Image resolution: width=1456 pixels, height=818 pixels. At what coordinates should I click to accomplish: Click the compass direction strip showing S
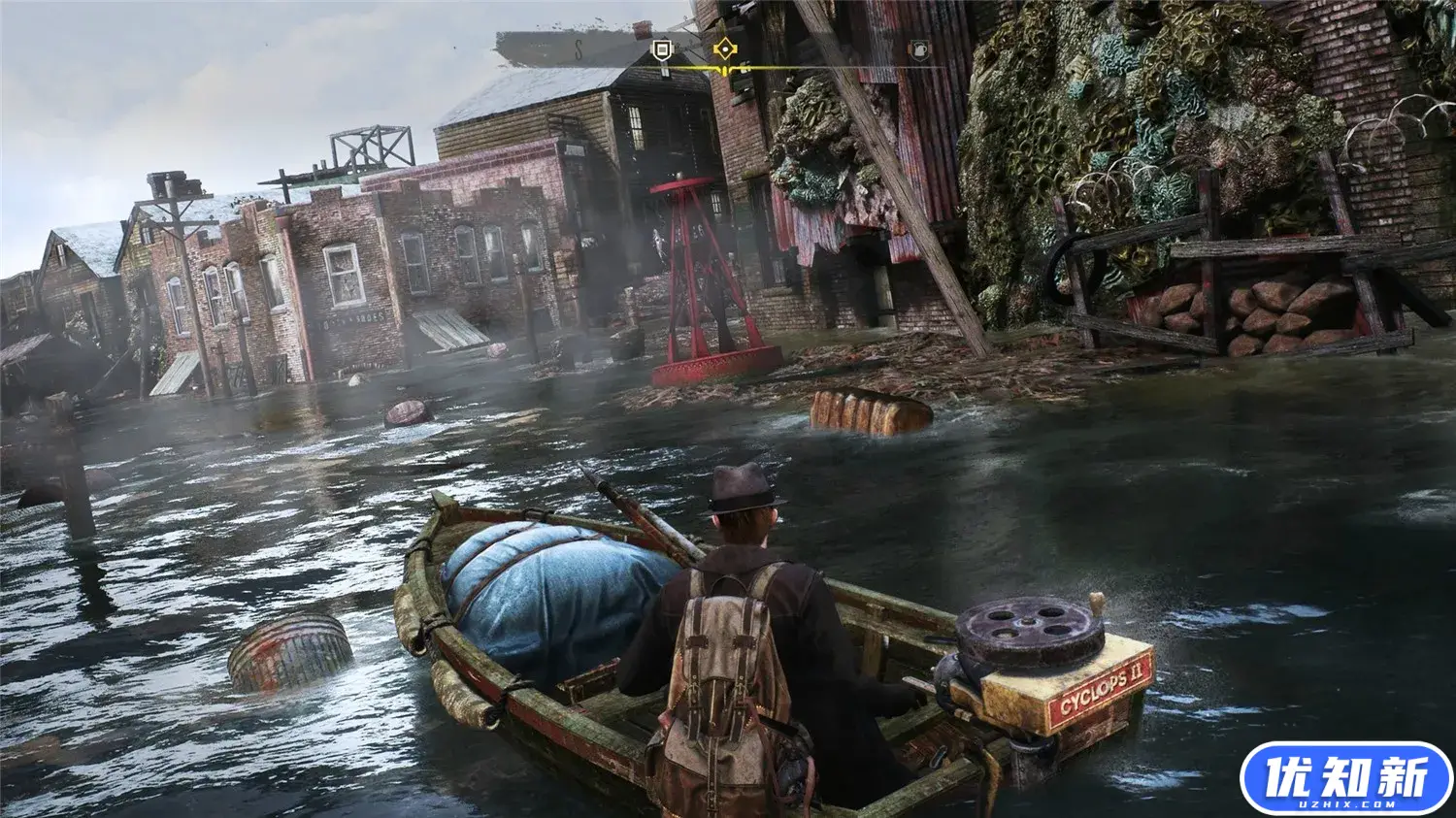pos(577,50)
